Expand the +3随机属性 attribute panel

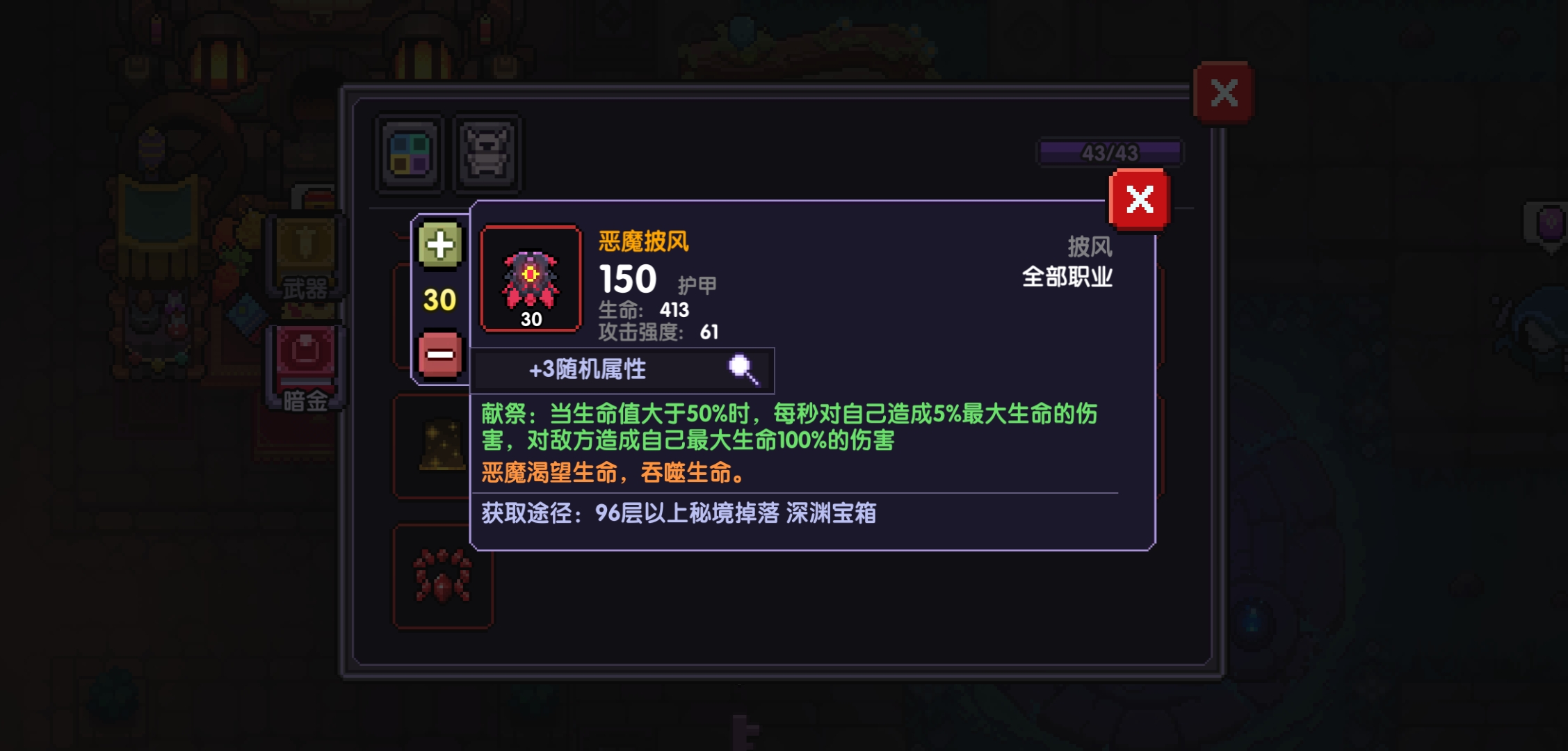click(622, 369)
